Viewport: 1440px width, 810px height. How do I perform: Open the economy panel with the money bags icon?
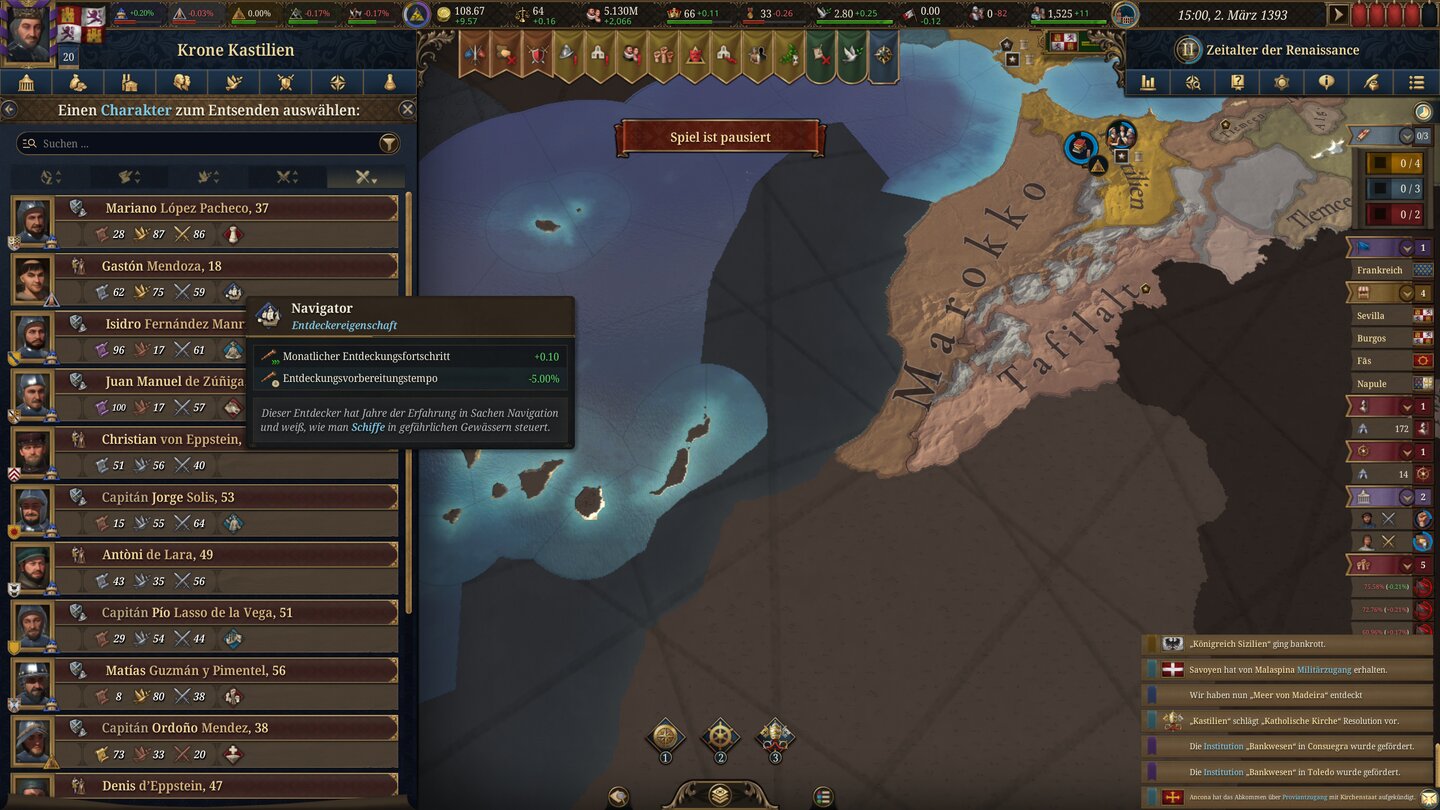[76, 83]
